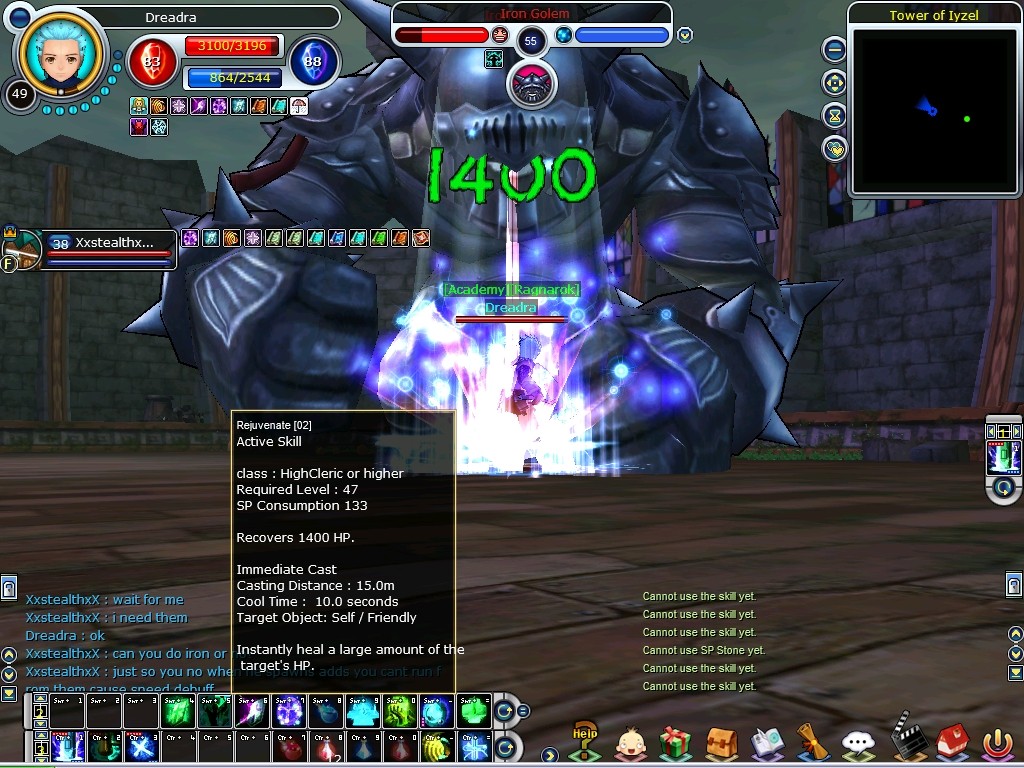1024x768 pixels.
Task: Click the minimap minus button
Action: click(x=834, y=49)
